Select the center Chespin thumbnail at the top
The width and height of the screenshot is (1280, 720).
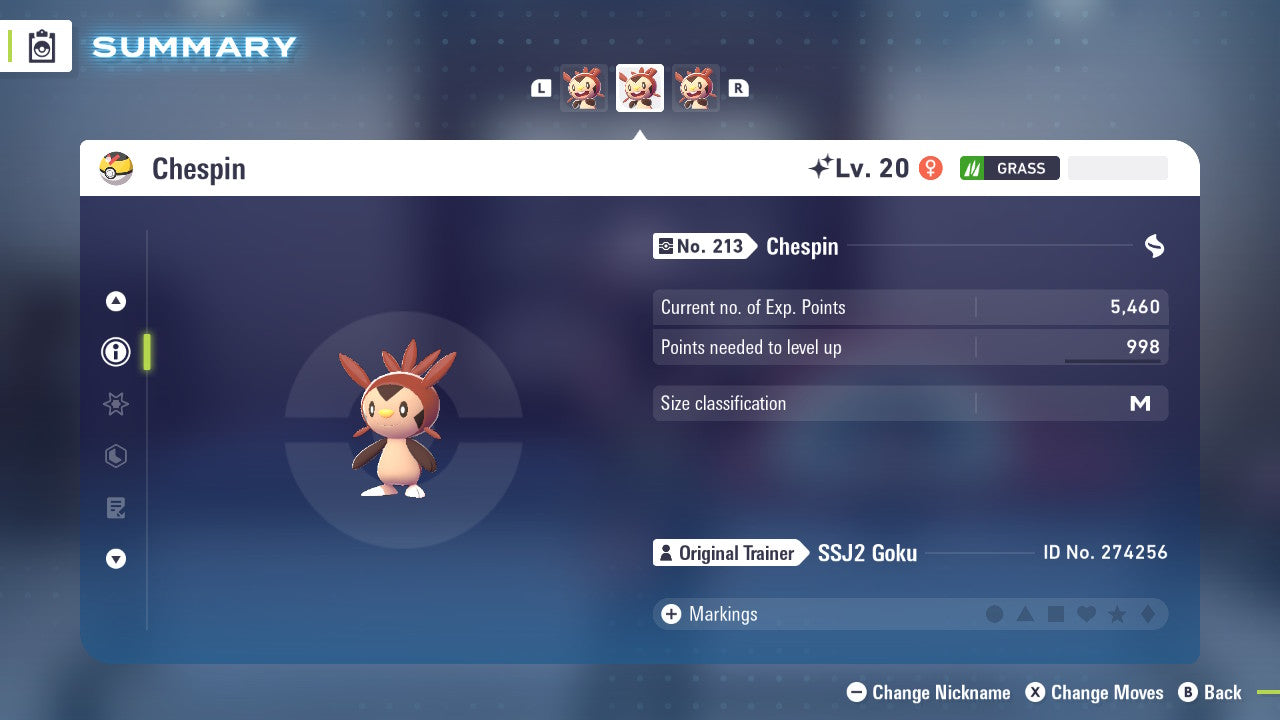pos(639,87)
